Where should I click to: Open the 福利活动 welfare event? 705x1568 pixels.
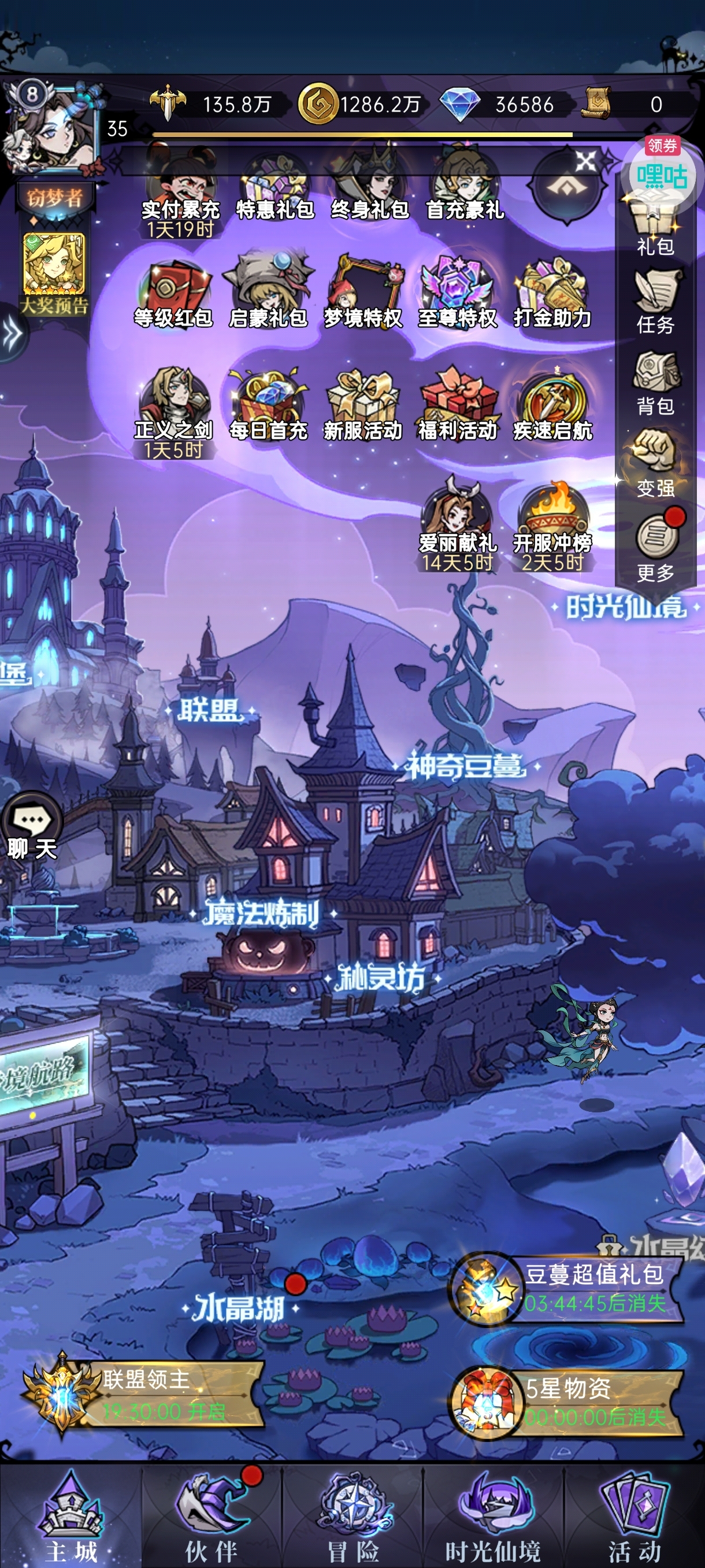[x=458, y=405]
